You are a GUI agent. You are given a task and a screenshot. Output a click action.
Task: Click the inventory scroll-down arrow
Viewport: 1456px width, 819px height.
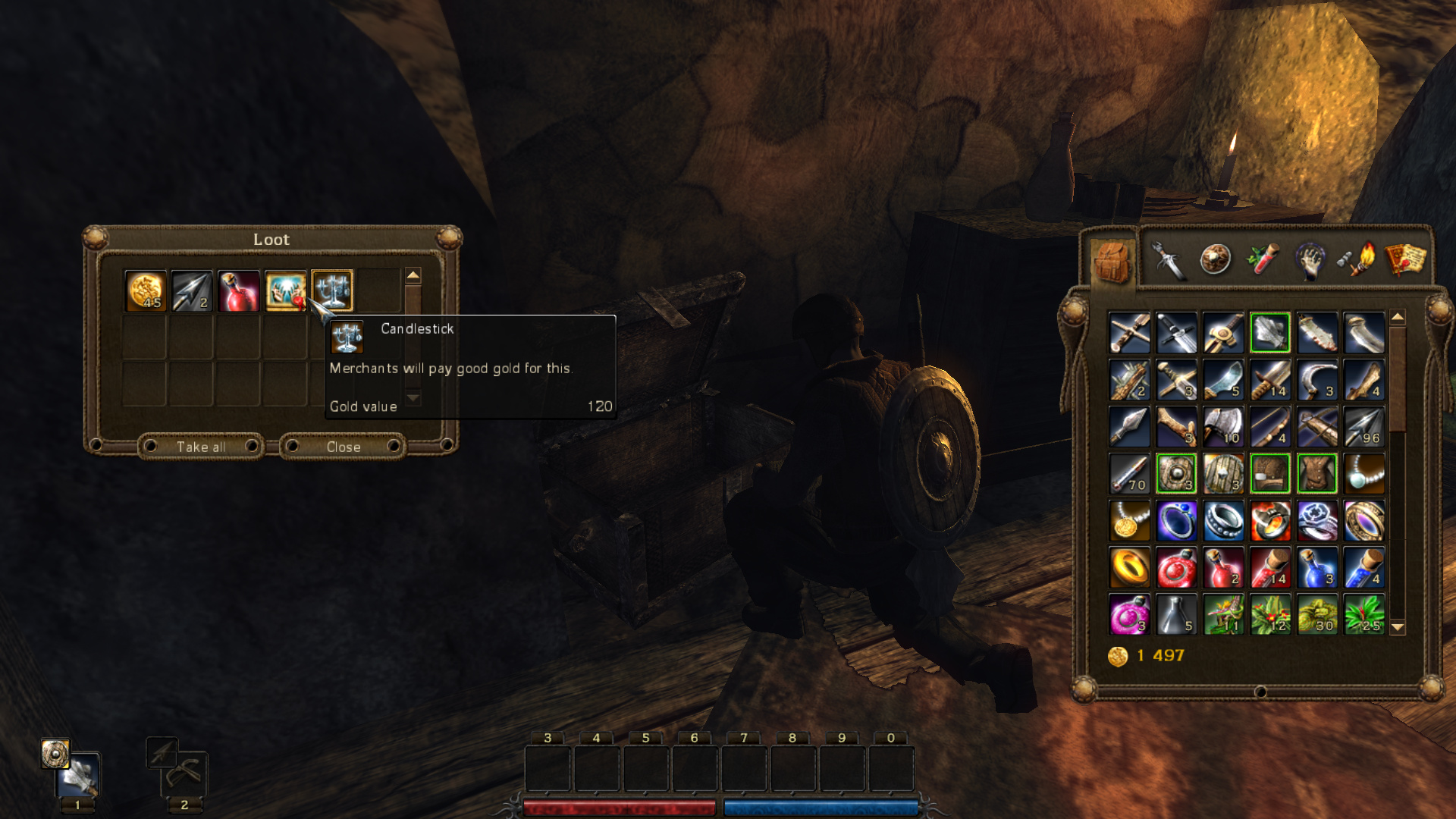pyautogui.click(x=1398, y=628)
